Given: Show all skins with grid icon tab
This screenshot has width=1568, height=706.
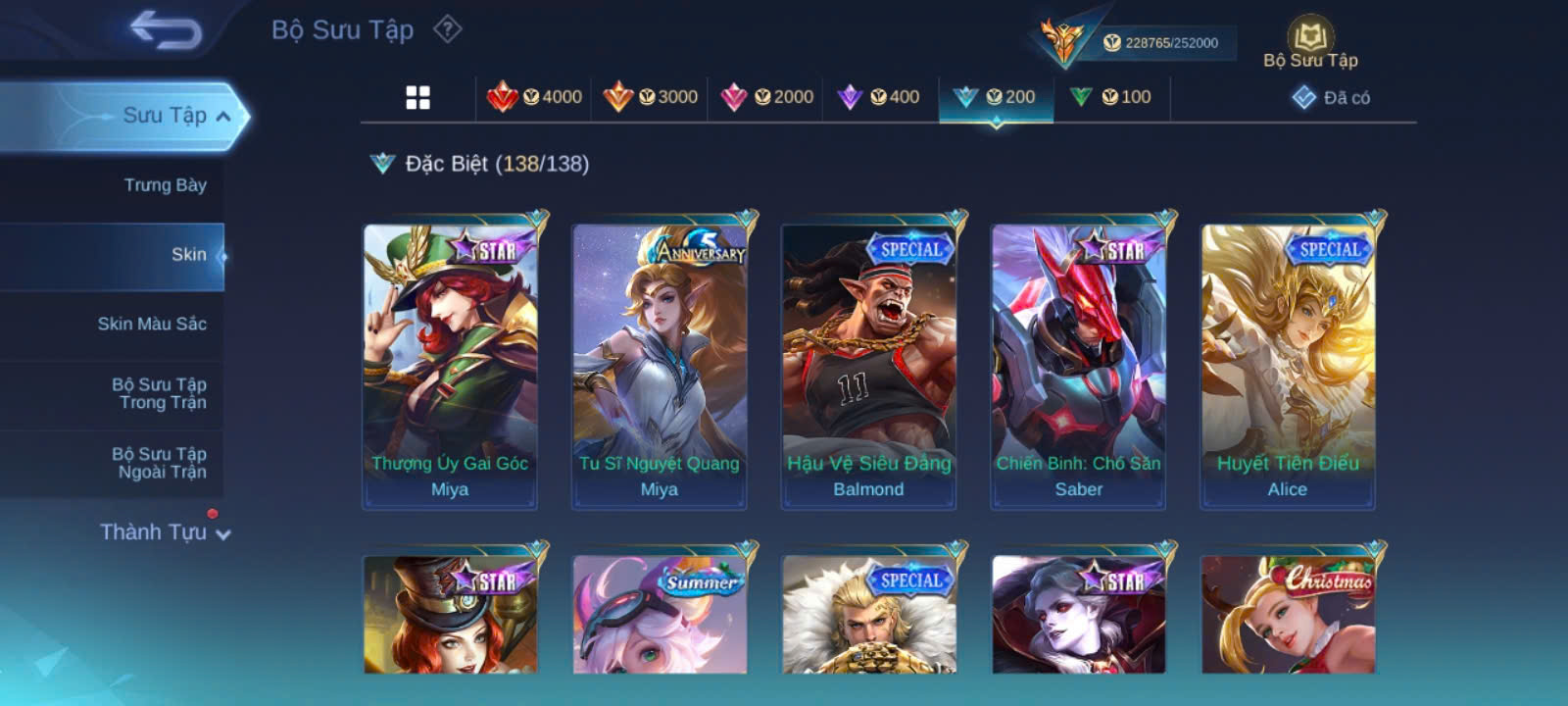Looking at the screenshot, I should (x=417, y=97).
